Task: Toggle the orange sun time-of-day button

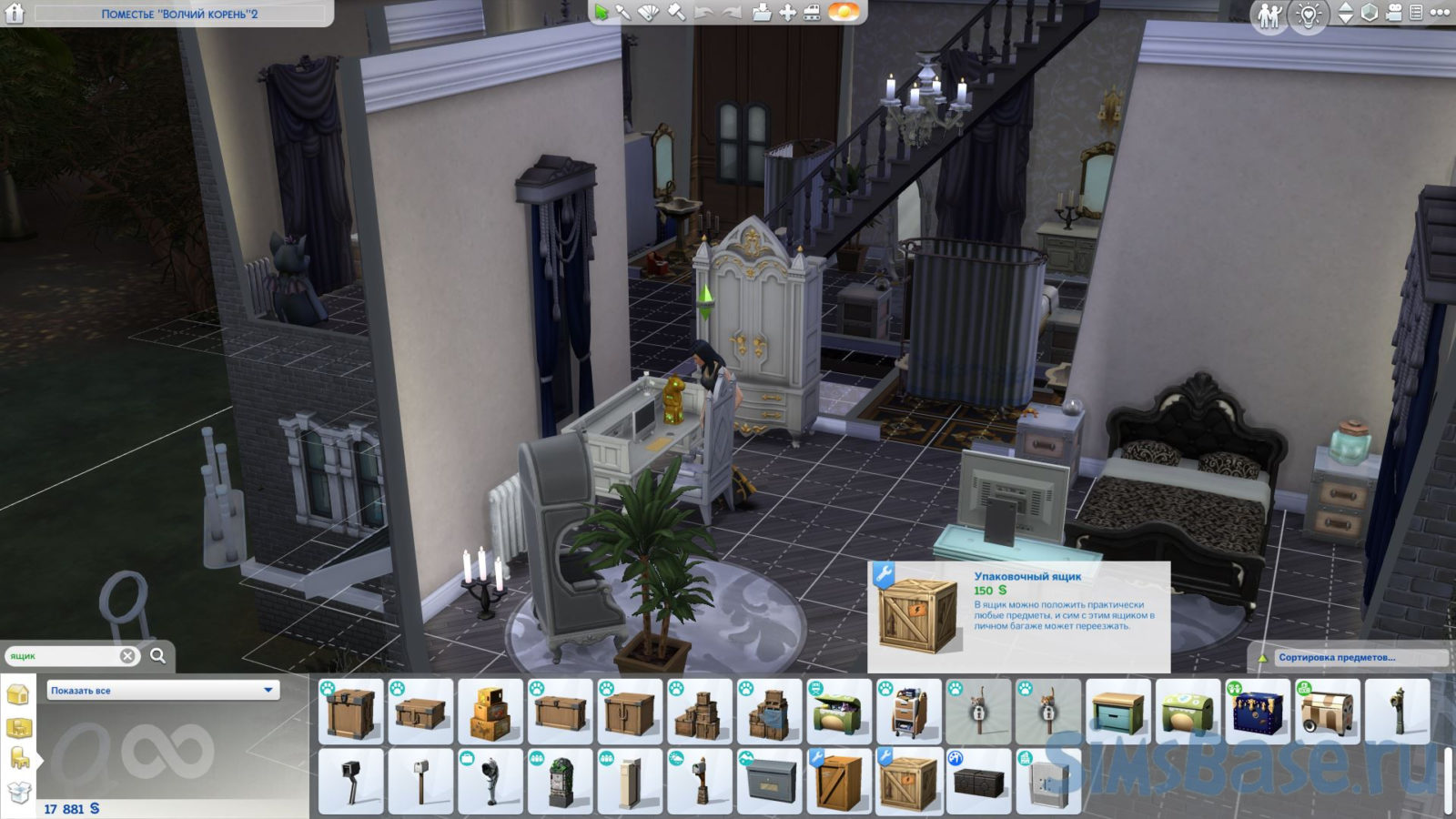Action: coord(844,13)
